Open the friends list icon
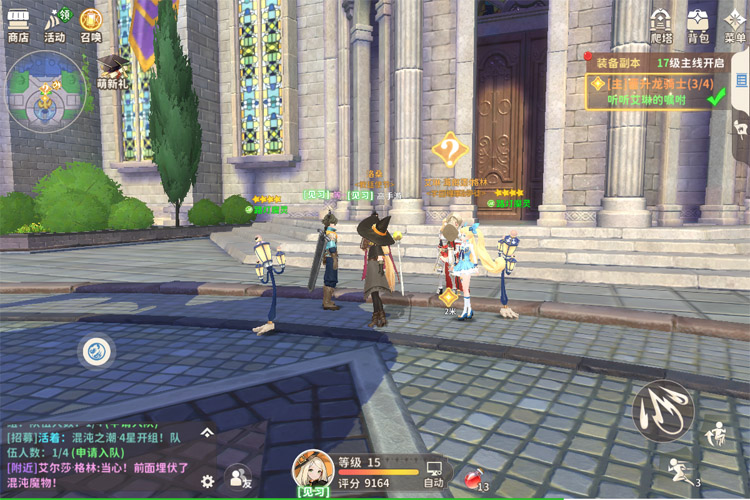This screenshot has width=750, height=500. [x=238, y=481]
